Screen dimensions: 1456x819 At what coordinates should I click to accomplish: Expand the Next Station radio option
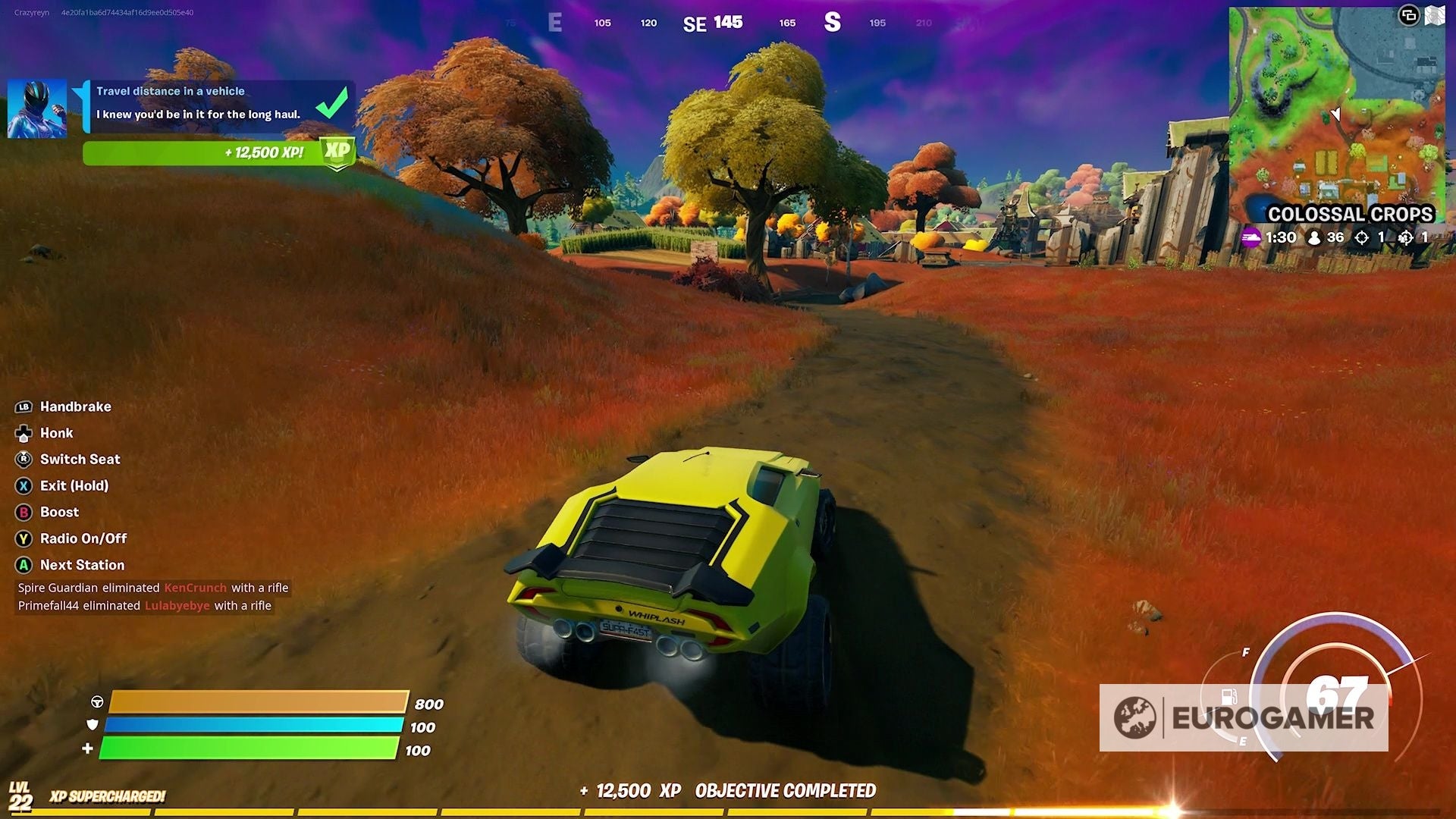tap(23, 565)
